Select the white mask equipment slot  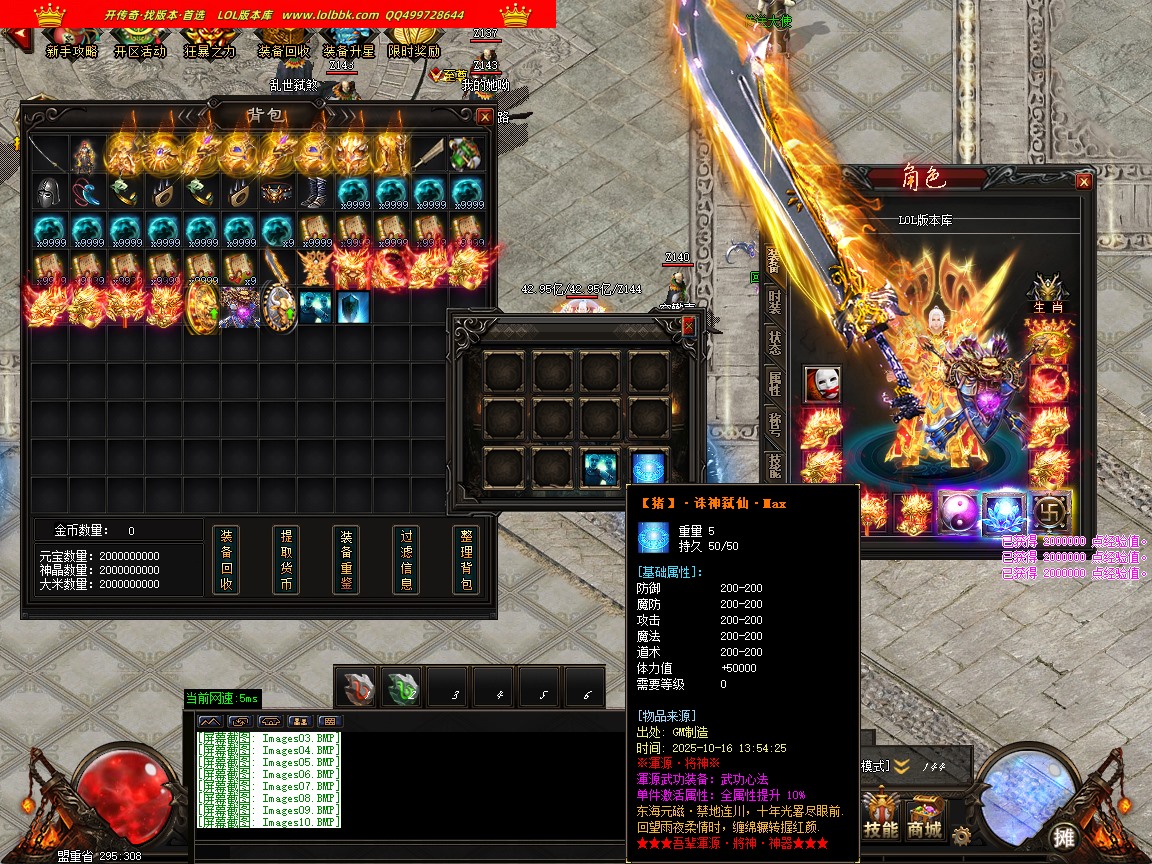click(822, 384)
